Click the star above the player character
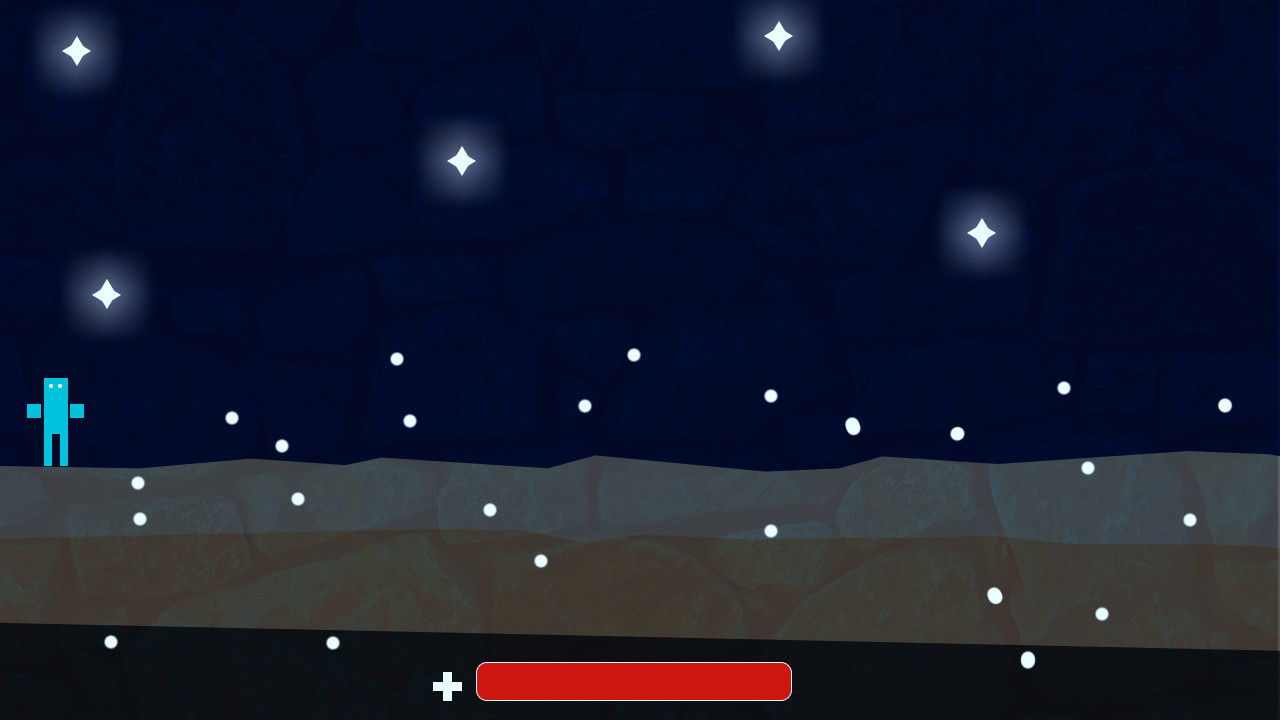This screenshot has width=1280, height=720. pyautogui.click(x=106, y=293)
